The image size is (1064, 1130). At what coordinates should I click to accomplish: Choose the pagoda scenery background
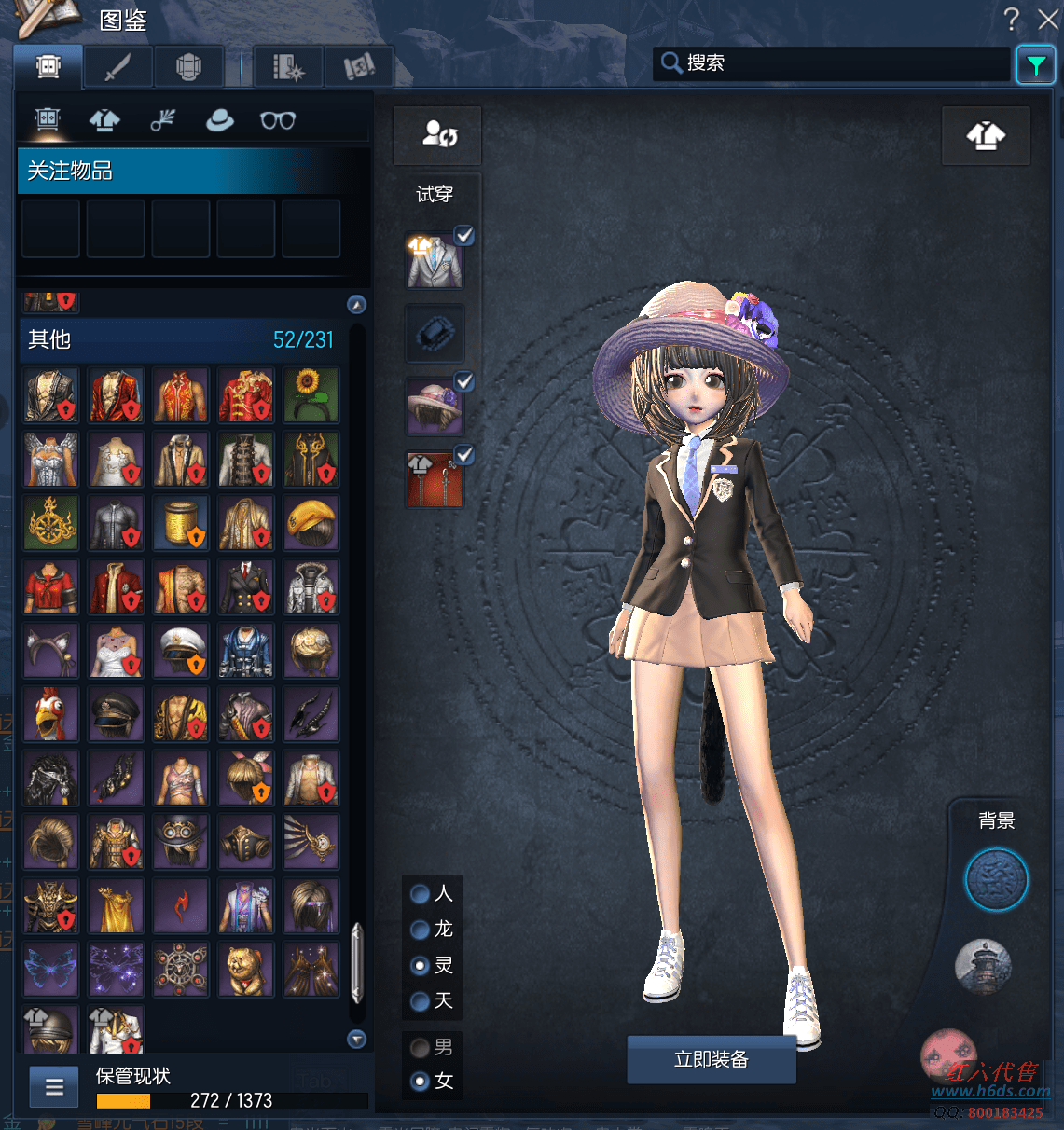click(x=984, y=966)
